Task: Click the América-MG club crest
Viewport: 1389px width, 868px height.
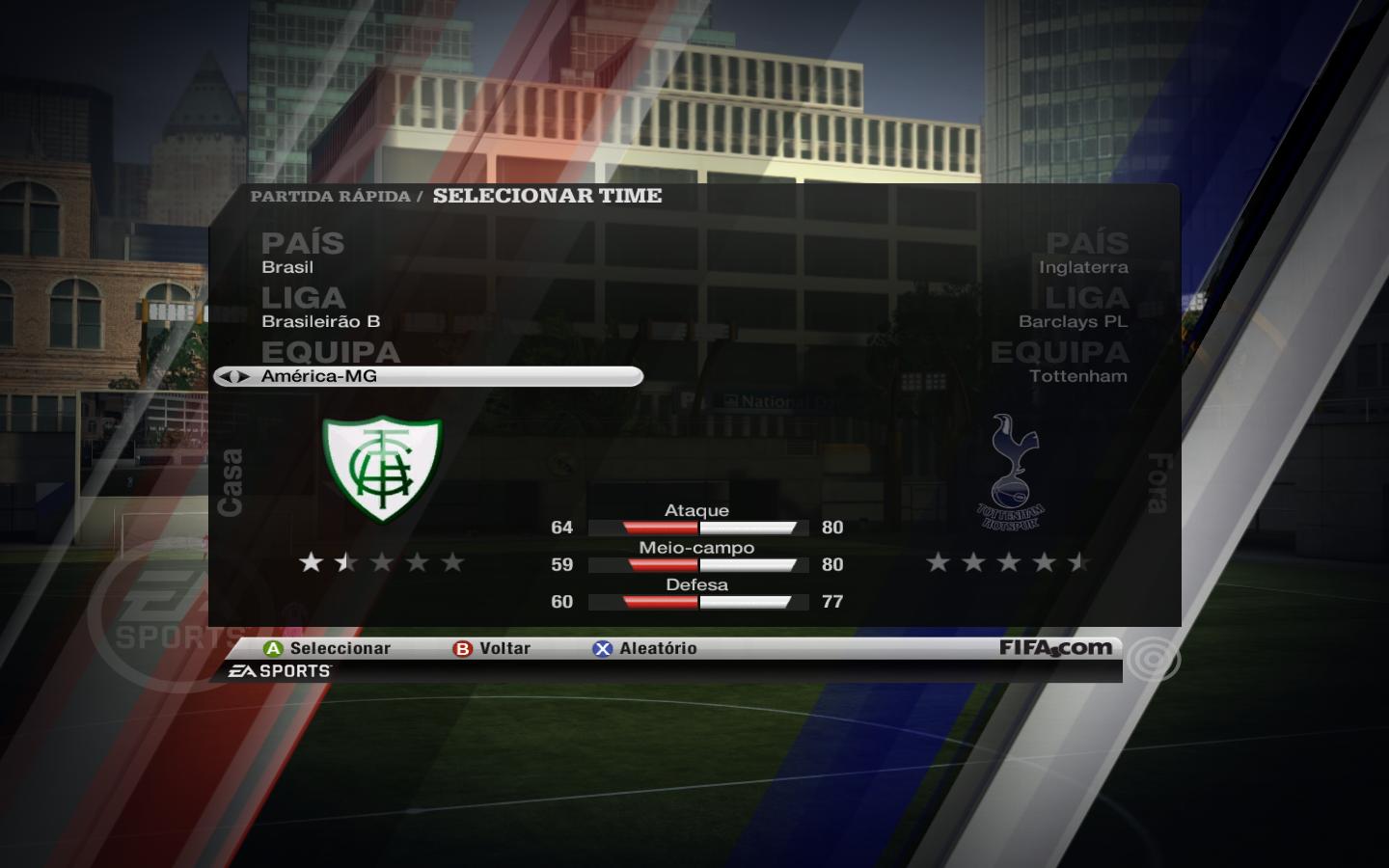Action: (x=382, y=468)
